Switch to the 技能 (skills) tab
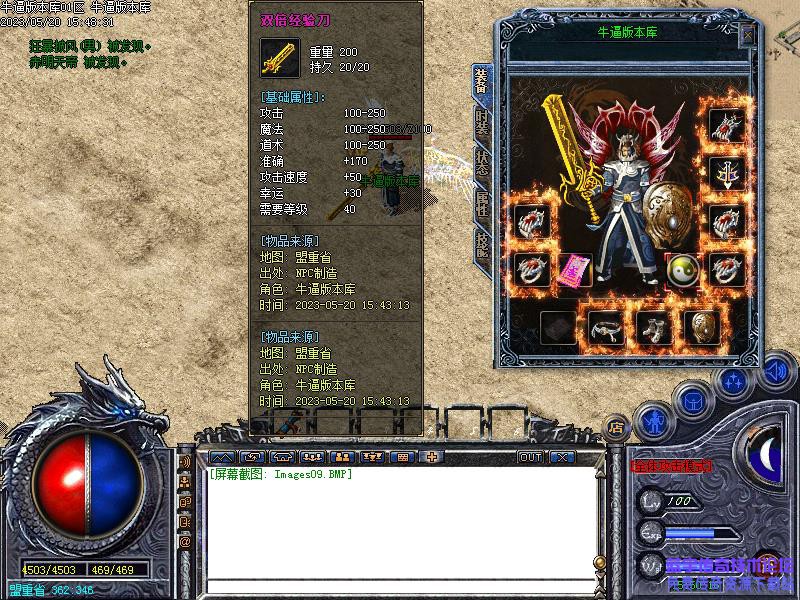Screen dimensions: 800x600 [482, 245]
